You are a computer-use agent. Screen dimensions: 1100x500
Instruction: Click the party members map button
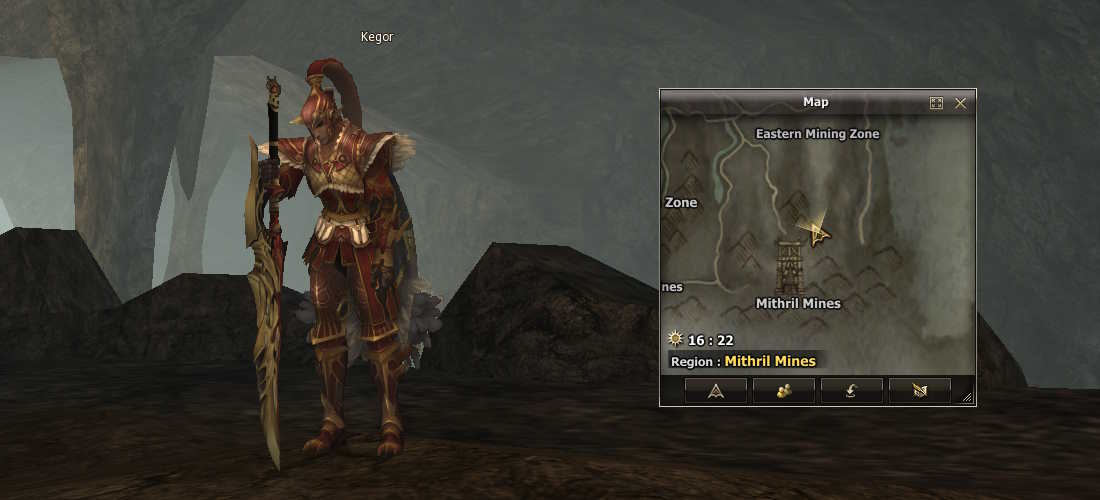(783, 391)
